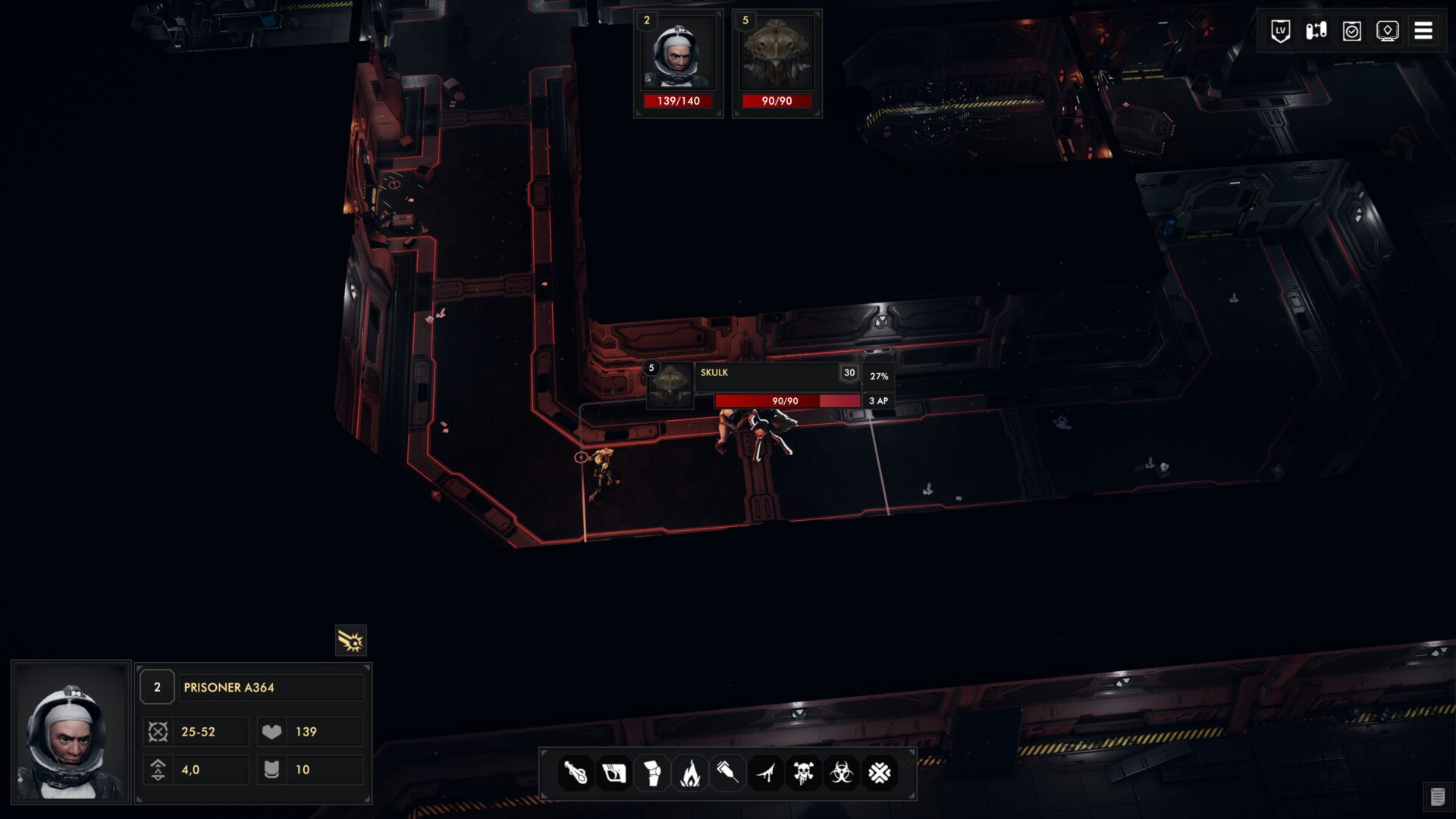Activate the biohazard ability
This screenshot has height=819, width=1456.
pyautogui.click(x=841, y=773)
